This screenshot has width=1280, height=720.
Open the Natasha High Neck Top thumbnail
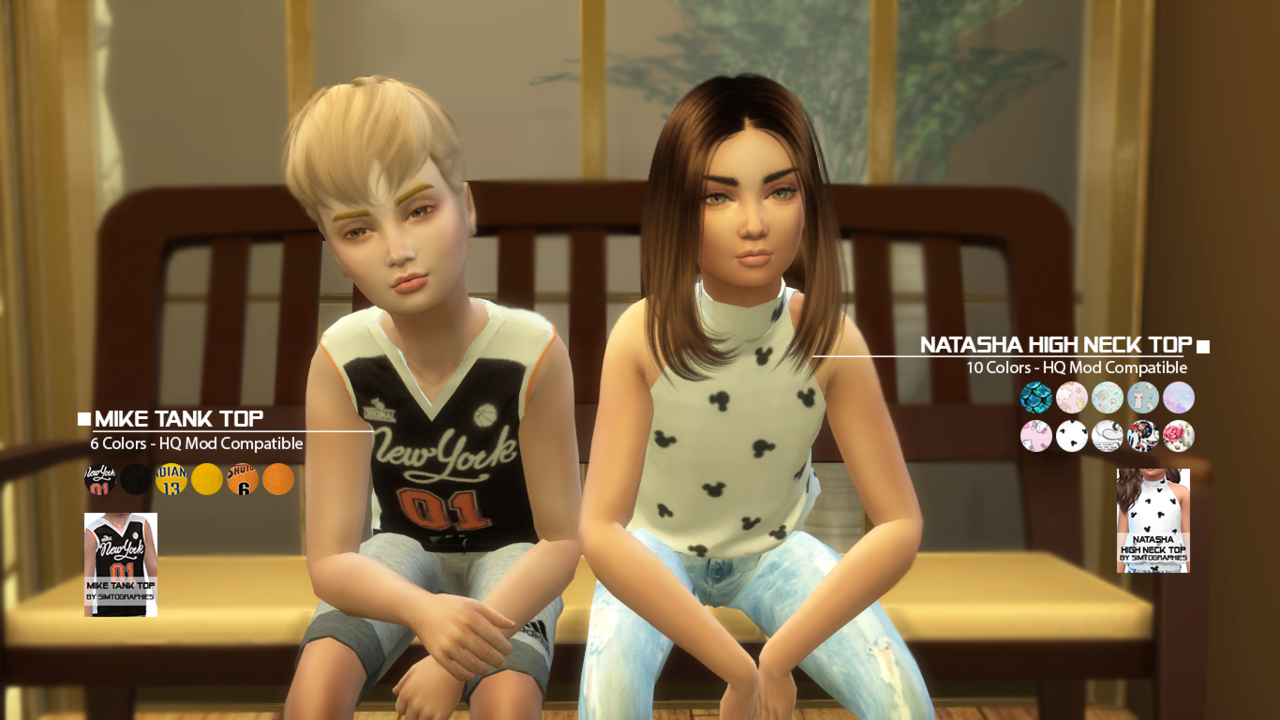click(x=1153, y=520)
